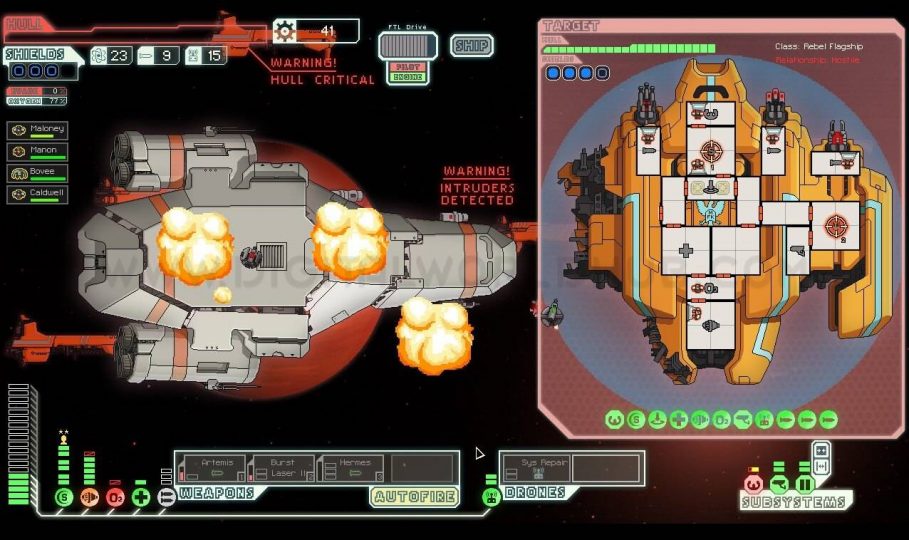The image size is (909, 540).
Task: Select the Burst Laser II weapon slot
Action: [x=283, y=467]
